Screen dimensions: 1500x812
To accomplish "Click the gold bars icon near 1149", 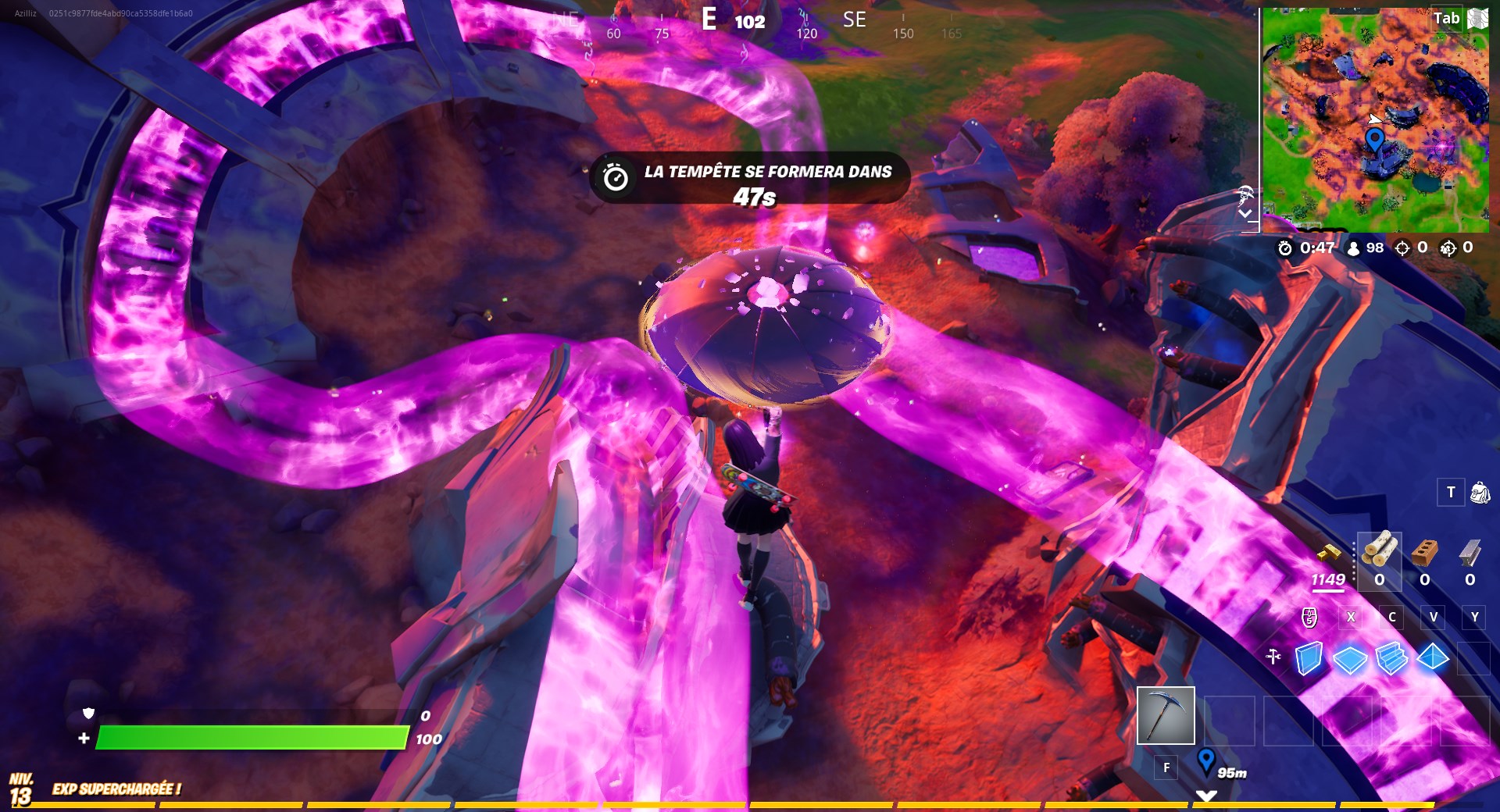I will point(1330,554).
